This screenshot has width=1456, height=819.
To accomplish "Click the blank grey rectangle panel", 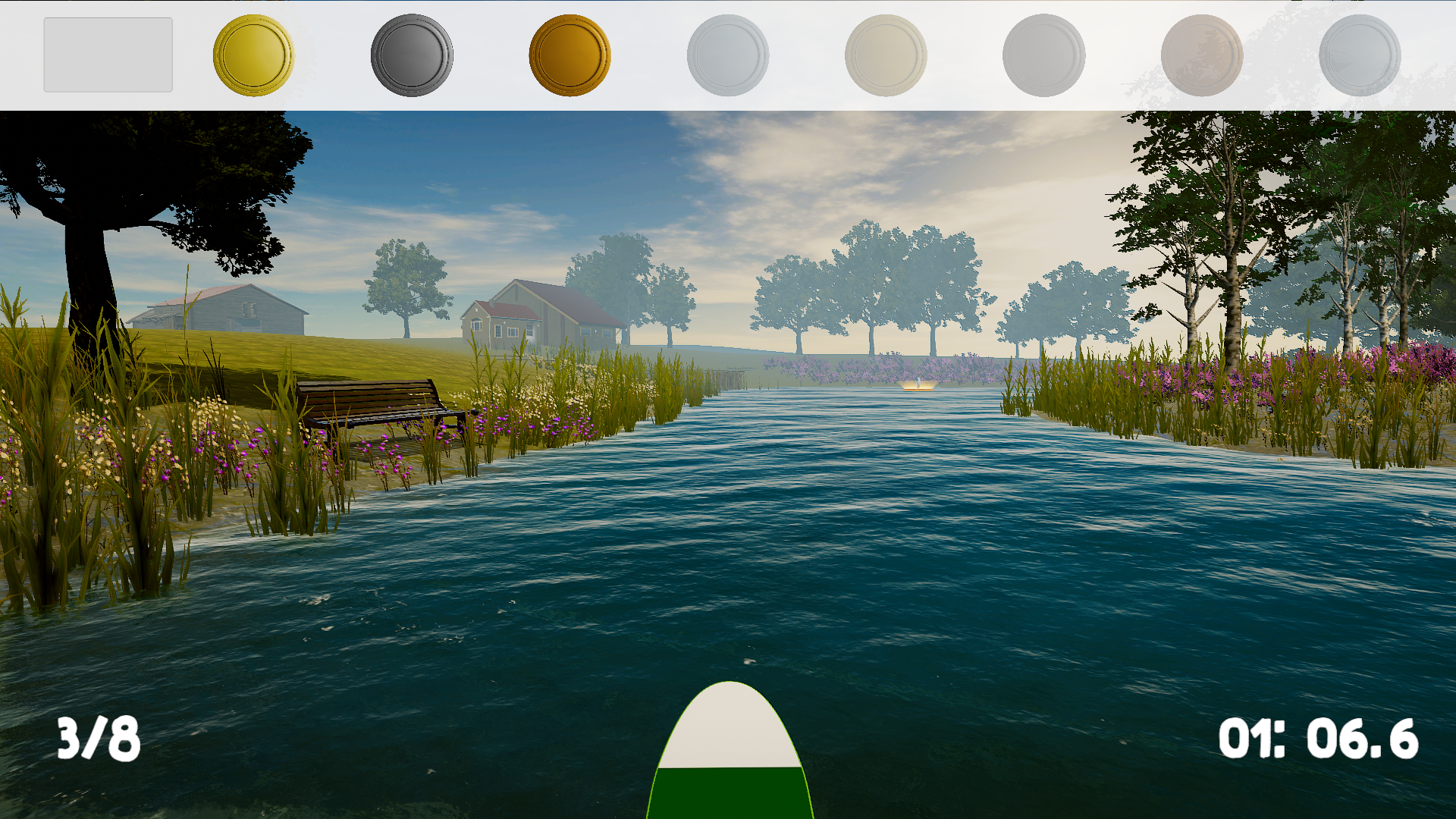I will 108,55.
